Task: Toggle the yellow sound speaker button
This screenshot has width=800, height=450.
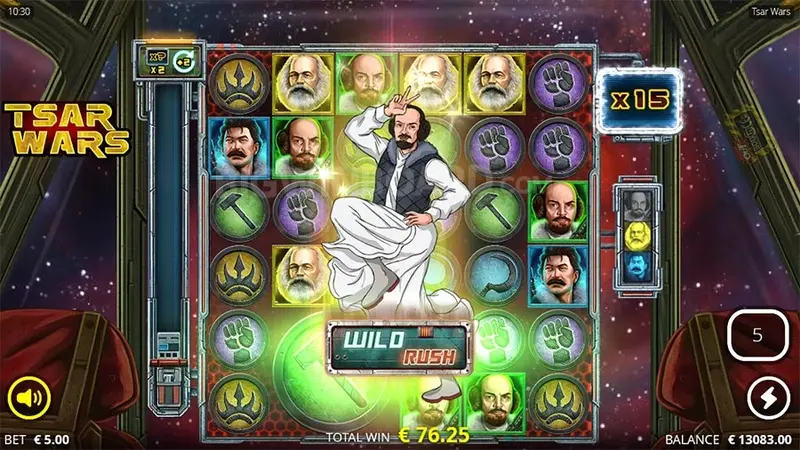Action: (30, 400)
